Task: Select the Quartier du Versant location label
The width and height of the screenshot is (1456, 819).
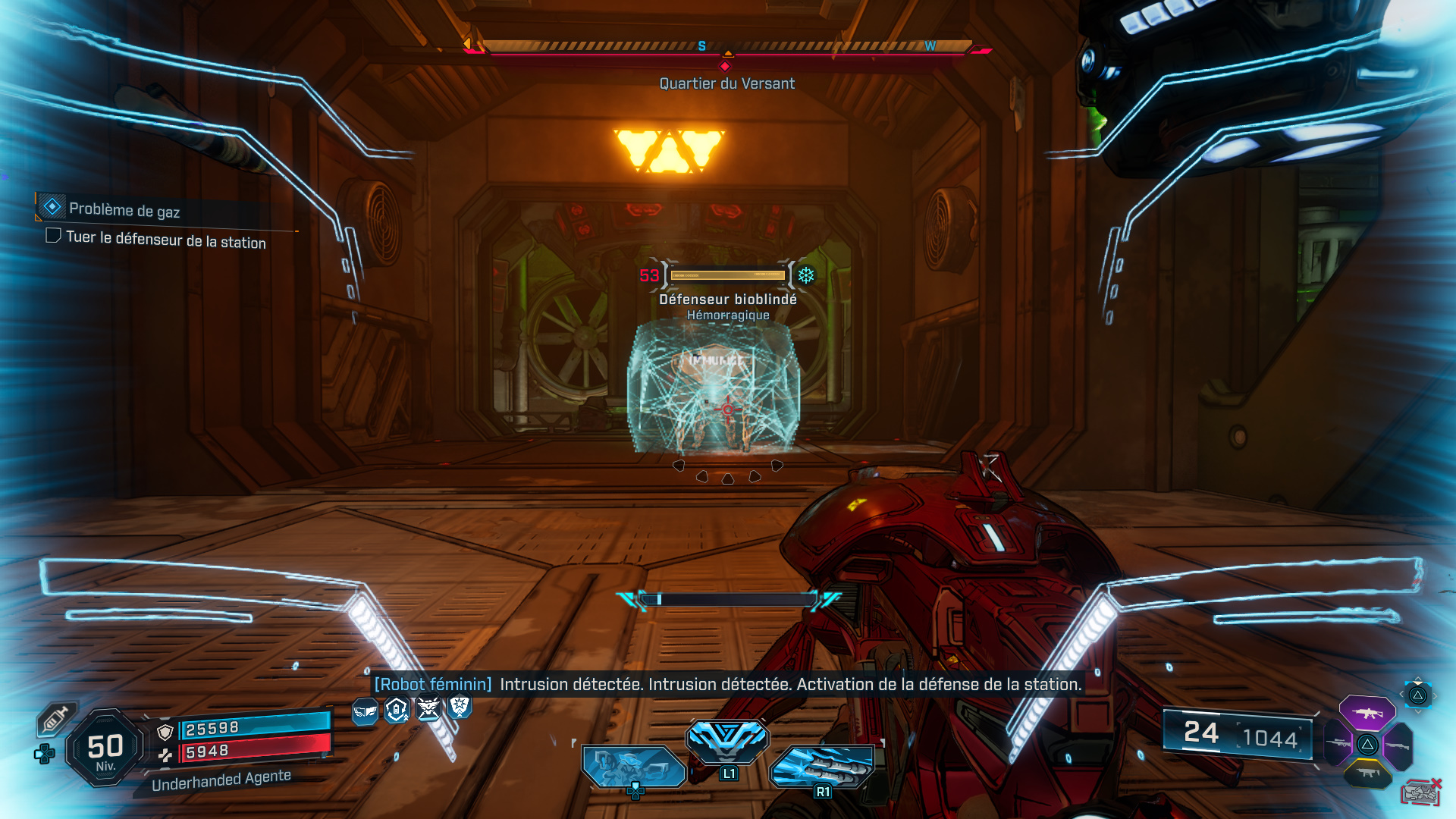Action: tap(726, 83)
